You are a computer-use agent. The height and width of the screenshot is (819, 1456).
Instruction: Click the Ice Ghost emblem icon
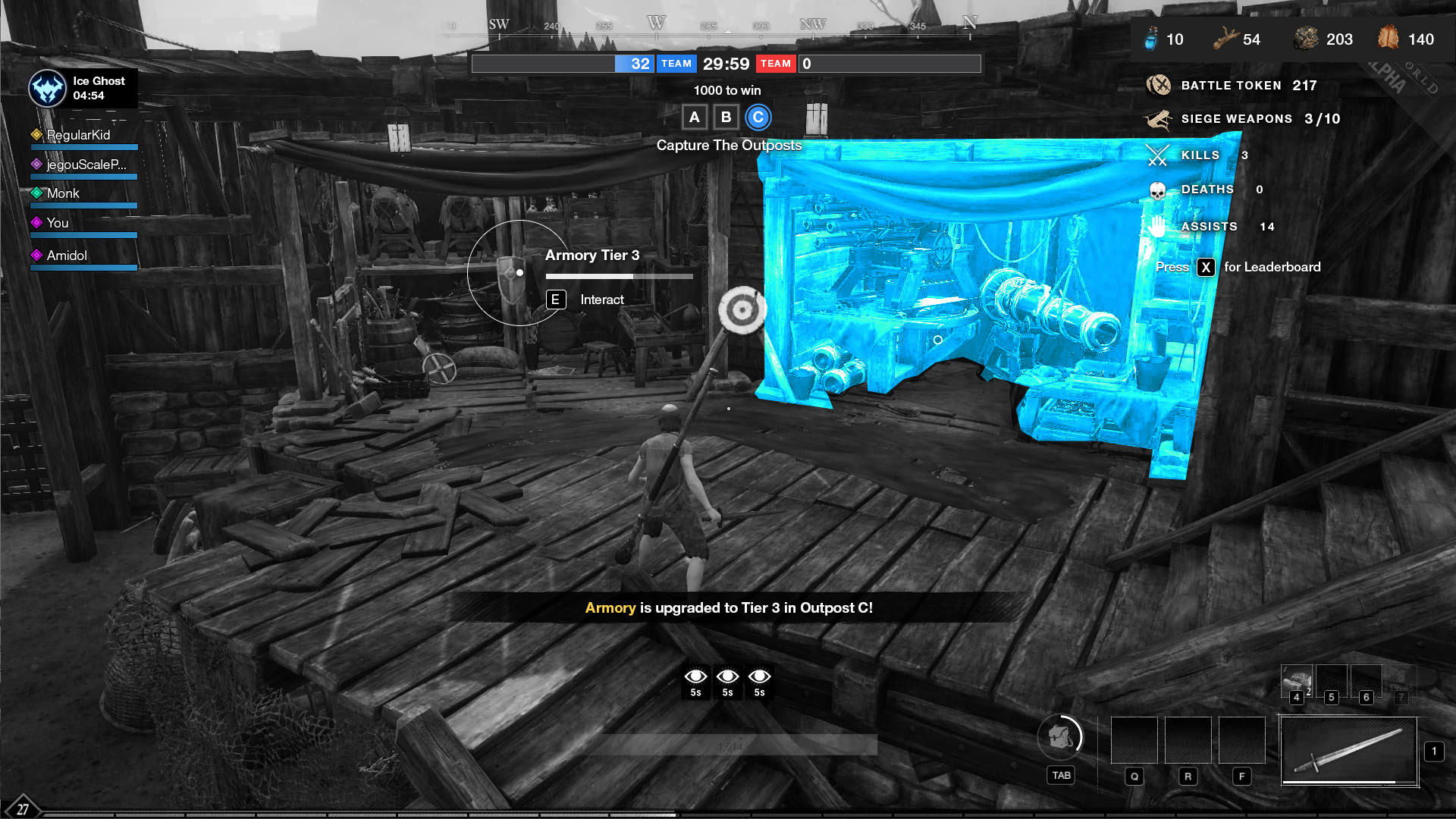pos(48,89)
